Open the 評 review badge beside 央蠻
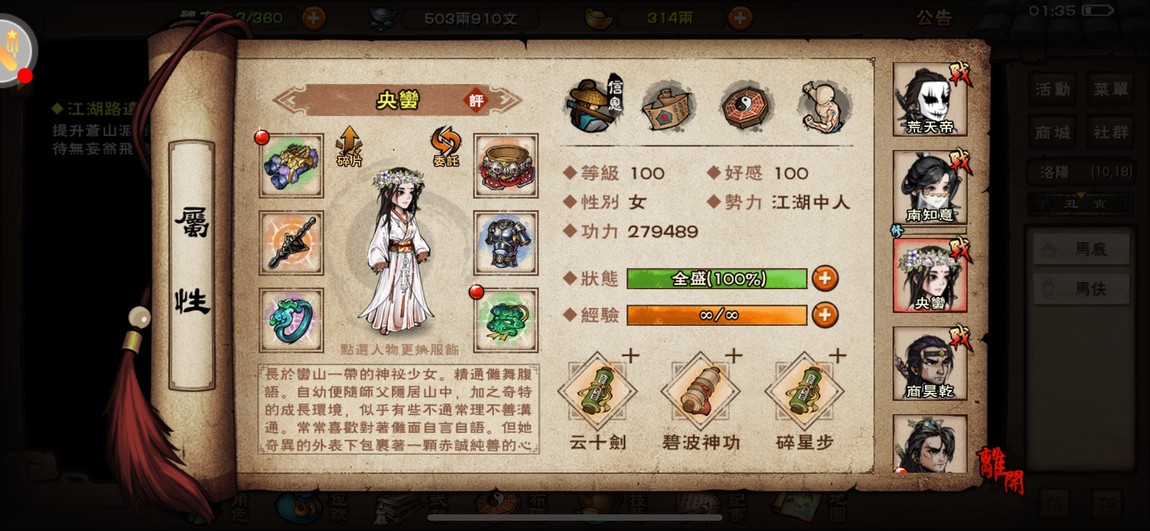Screen dimensions: 1150x531 coord(477,100)
